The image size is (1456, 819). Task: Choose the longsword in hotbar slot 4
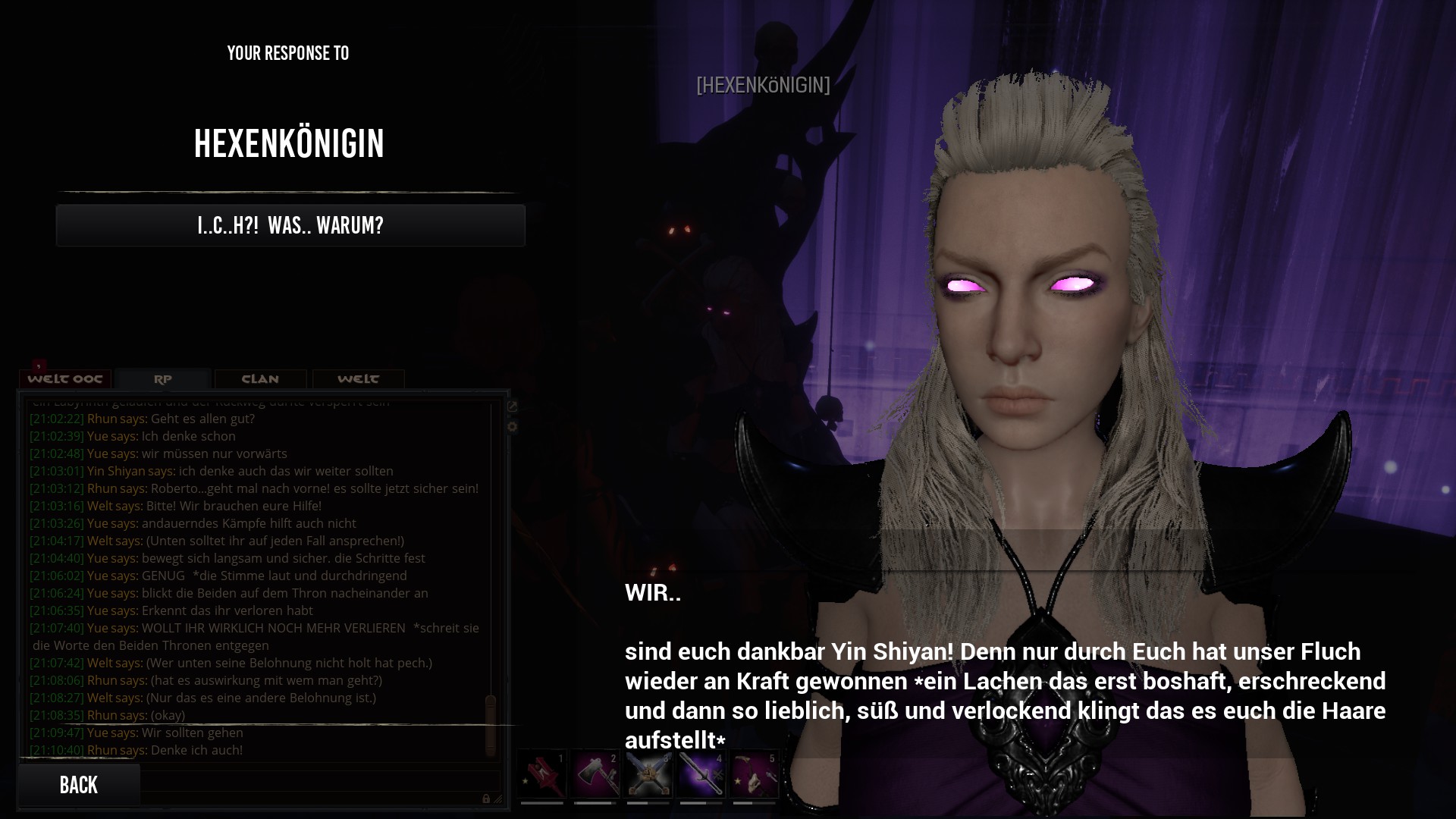tap(701, 774)
